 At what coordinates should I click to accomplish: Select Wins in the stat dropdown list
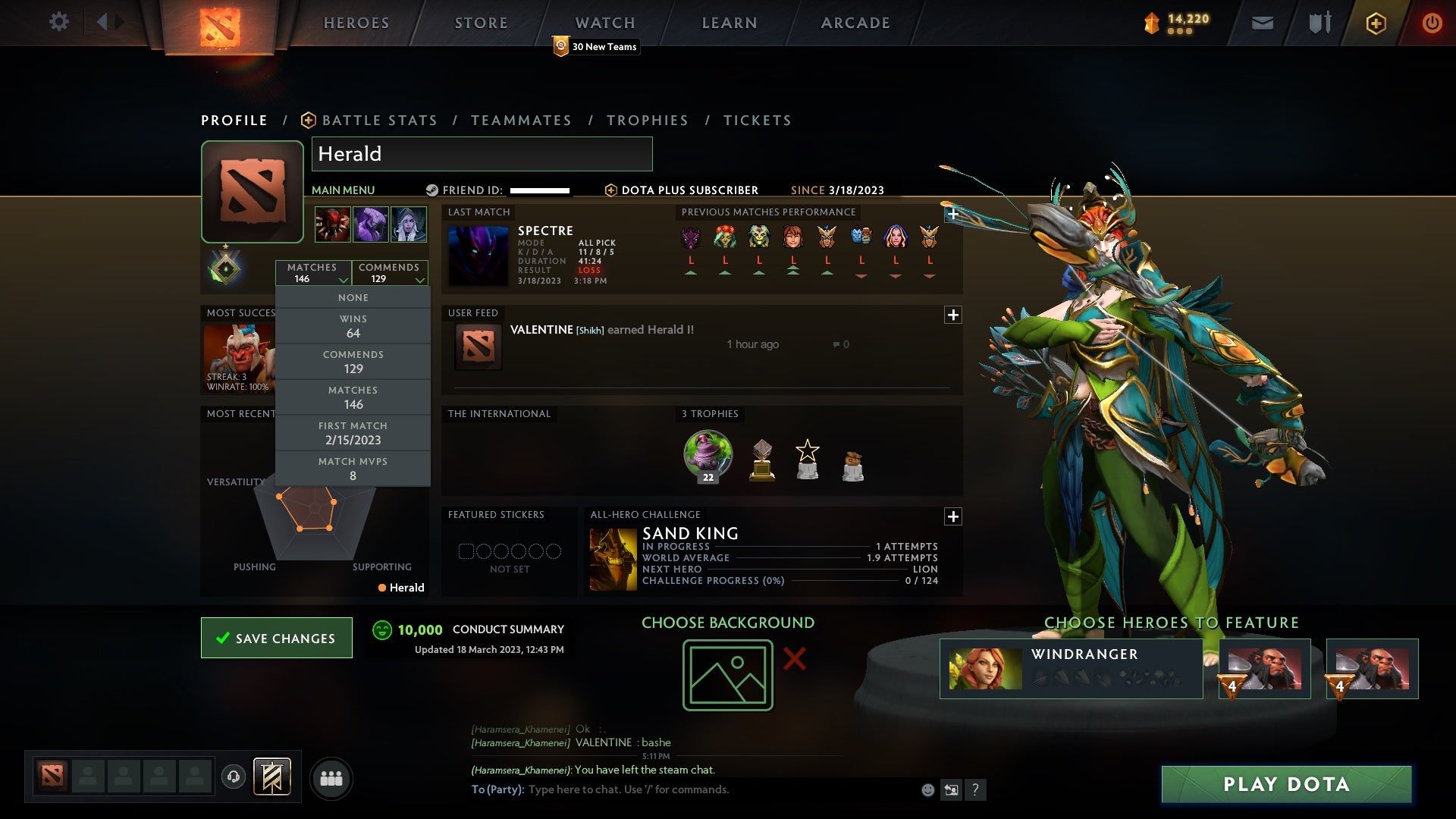point(353,325)
